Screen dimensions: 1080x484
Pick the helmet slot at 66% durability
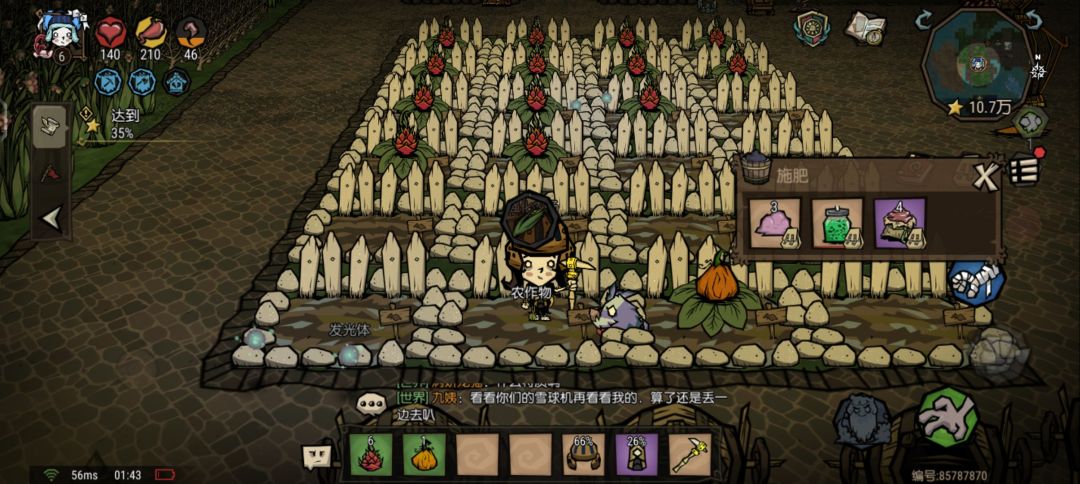coord(583,455)
